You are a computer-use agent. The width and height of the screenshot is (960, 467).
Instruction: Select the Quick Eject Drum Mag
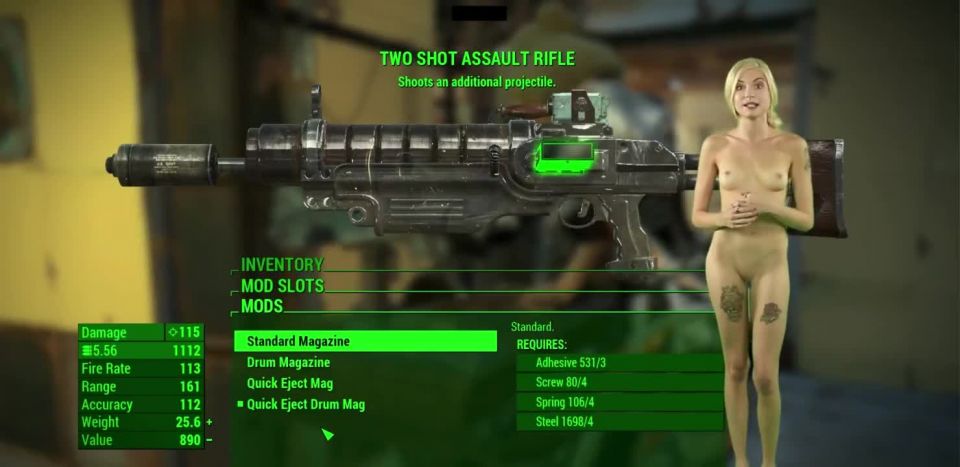tap(305, 404)
